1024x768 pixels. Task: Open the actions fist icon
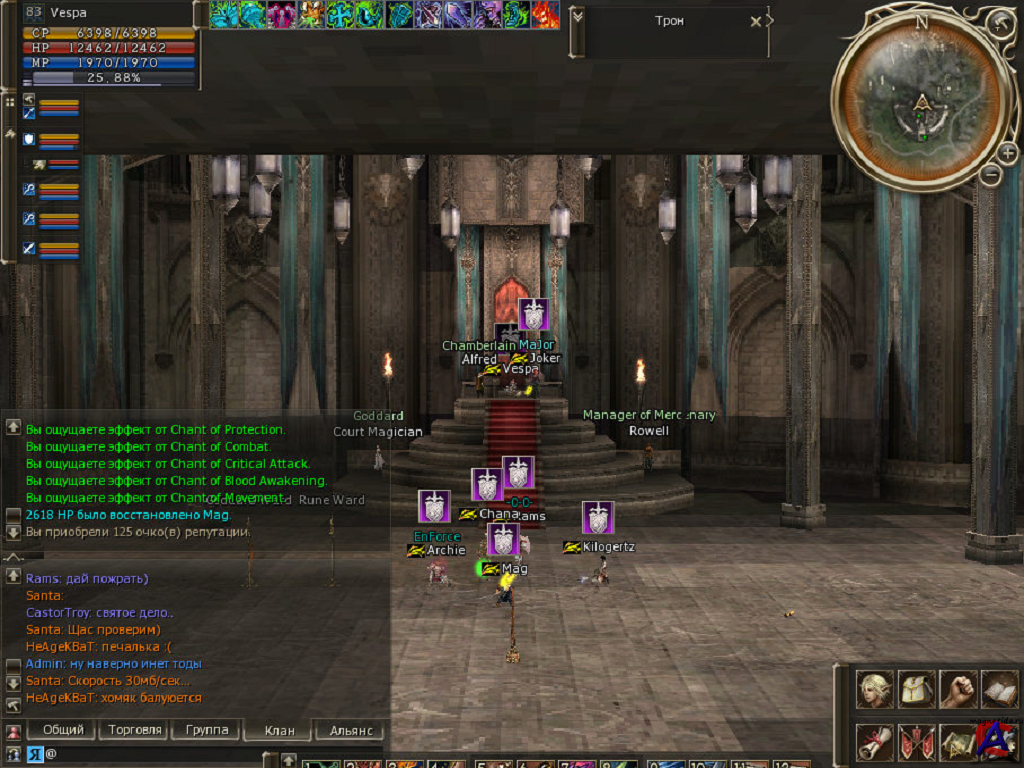tap(958, 689)
